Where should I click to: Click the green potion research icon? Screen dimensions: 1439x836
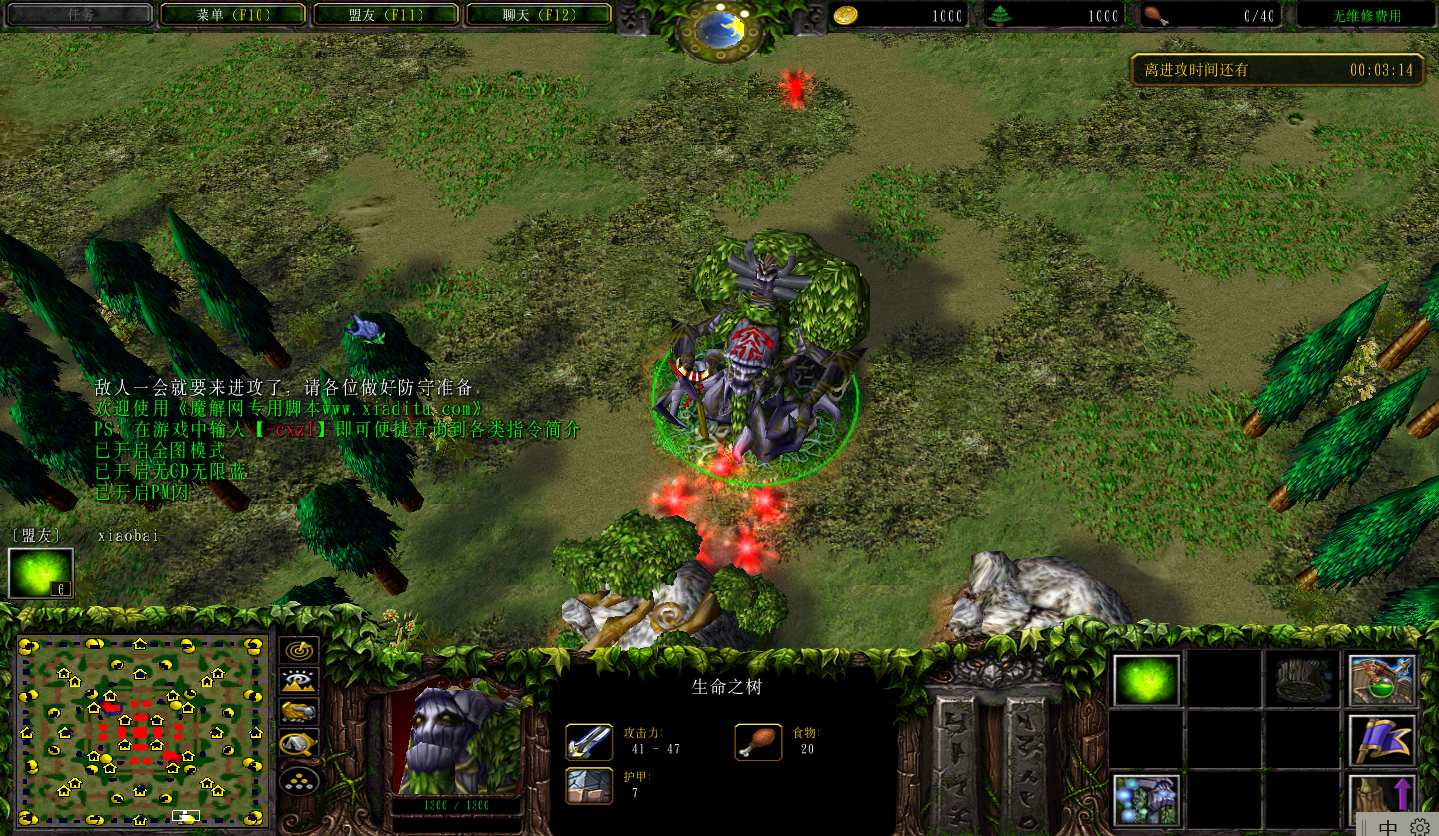(x=1381, y=681)
